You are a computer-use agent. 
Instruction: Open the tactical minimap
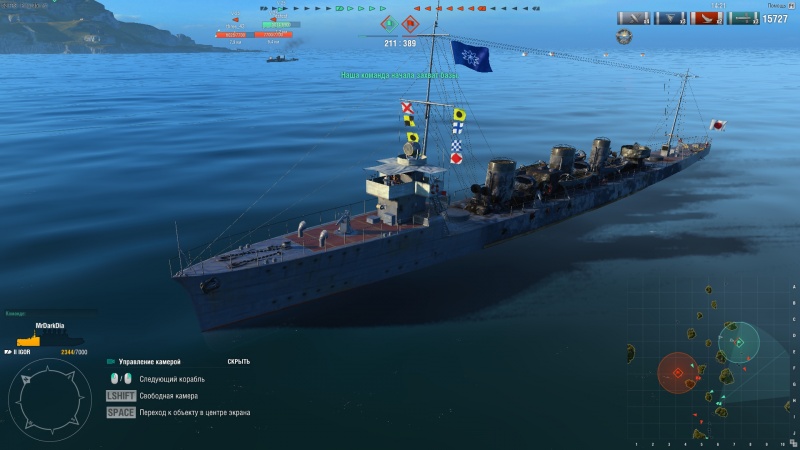(710, 365)
